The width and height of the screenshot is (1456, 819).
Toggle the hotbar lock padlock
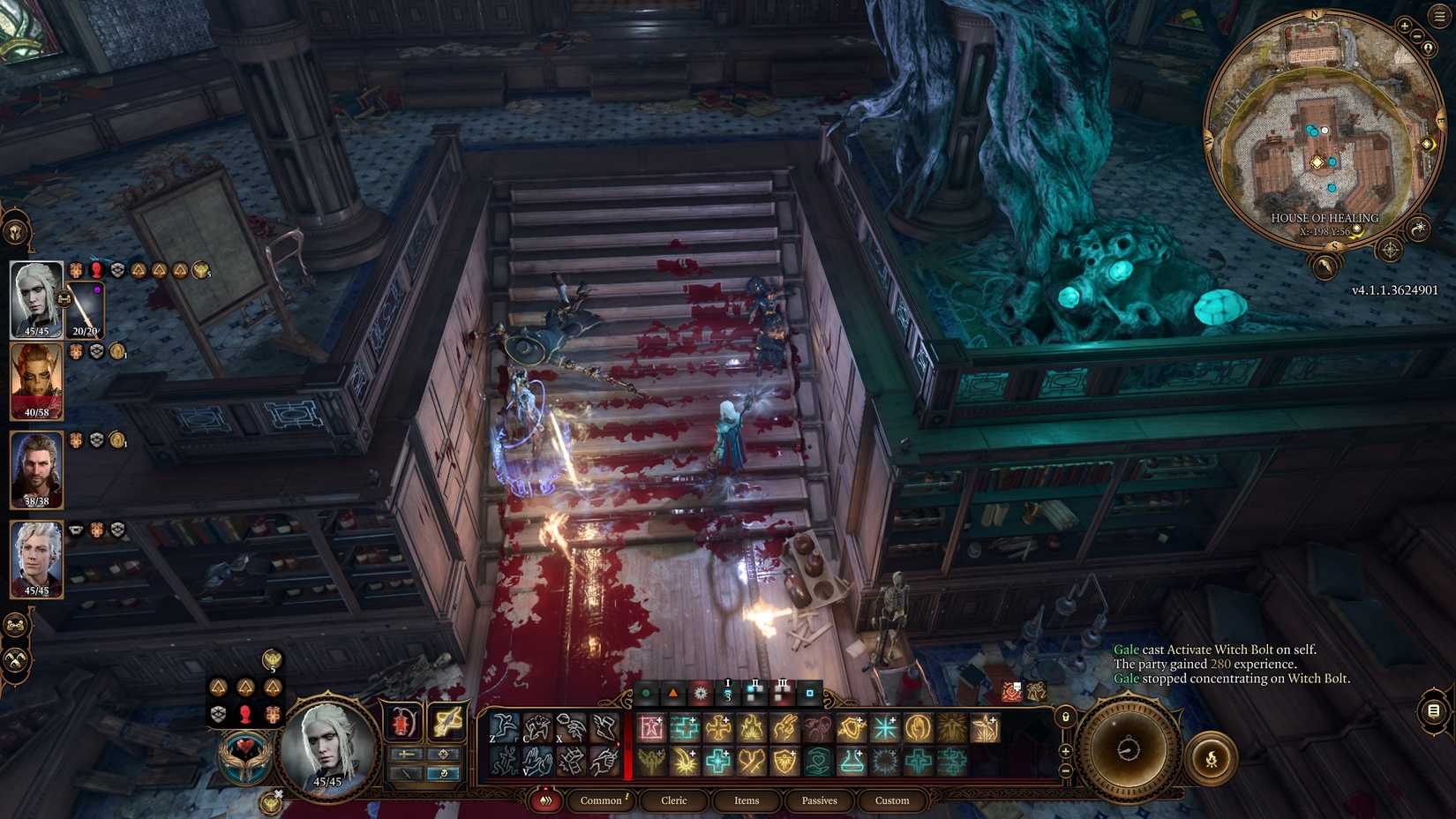click(1066, 718)
